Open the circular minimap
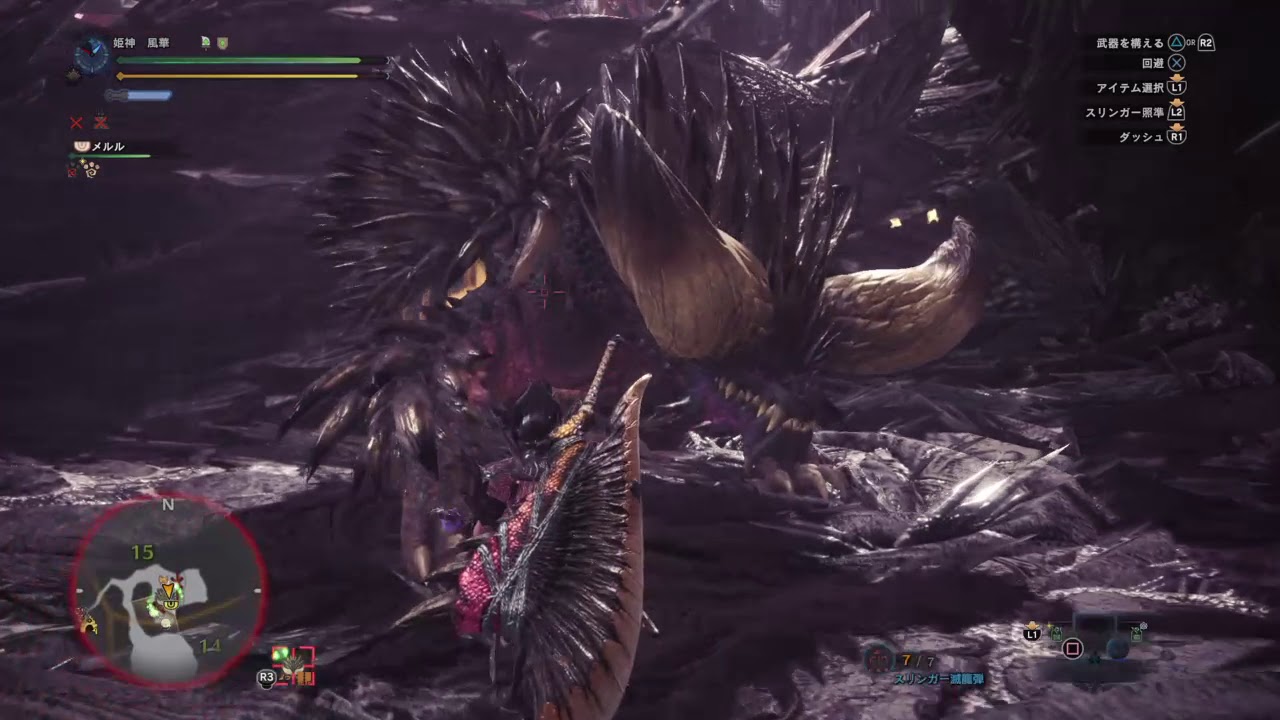Viewport: 1280px width, 720px height. click(x=168, y=592)
